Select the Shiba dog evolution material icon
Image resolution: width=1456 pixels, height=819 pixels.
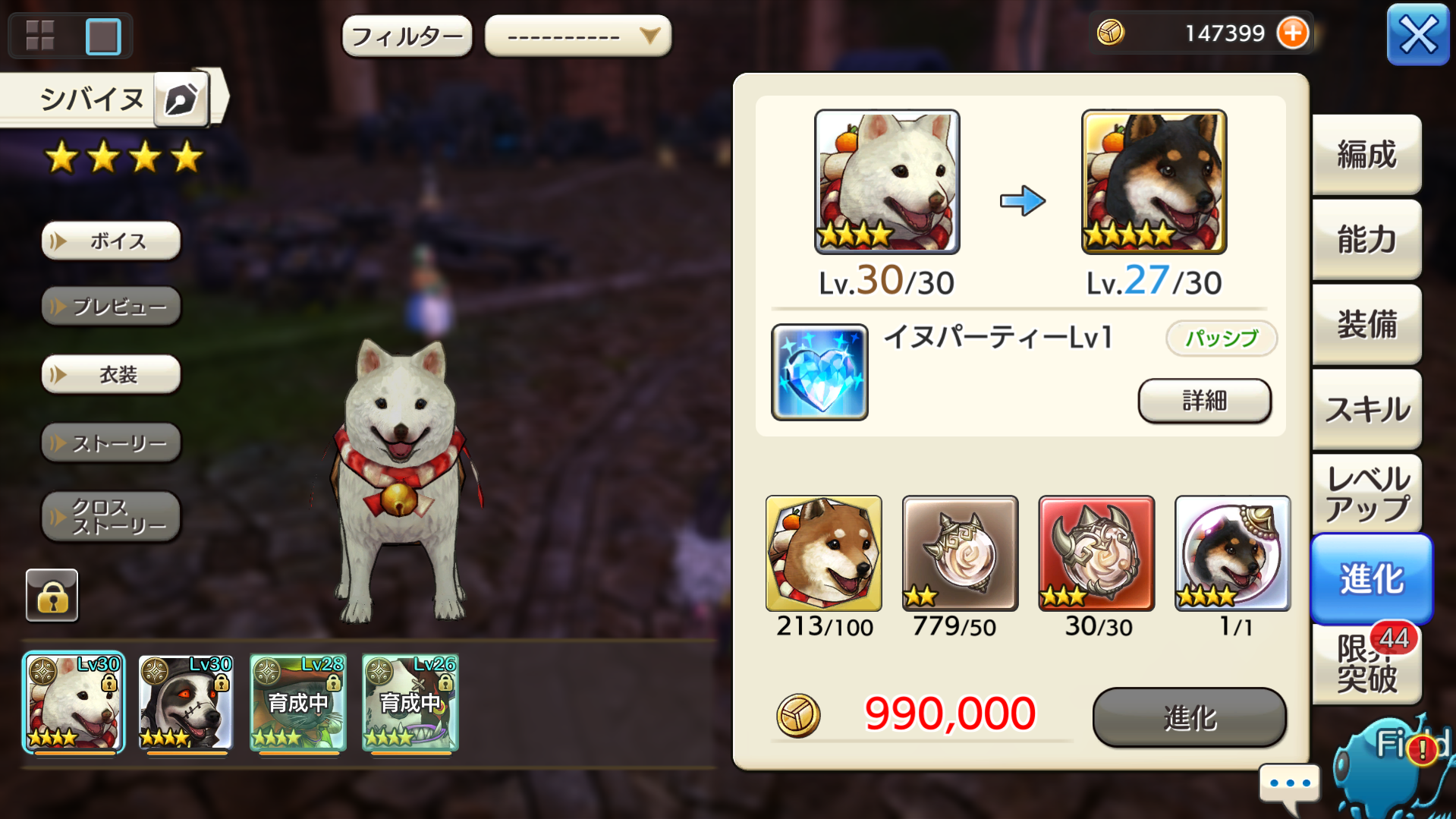click(x=823, y=553)
